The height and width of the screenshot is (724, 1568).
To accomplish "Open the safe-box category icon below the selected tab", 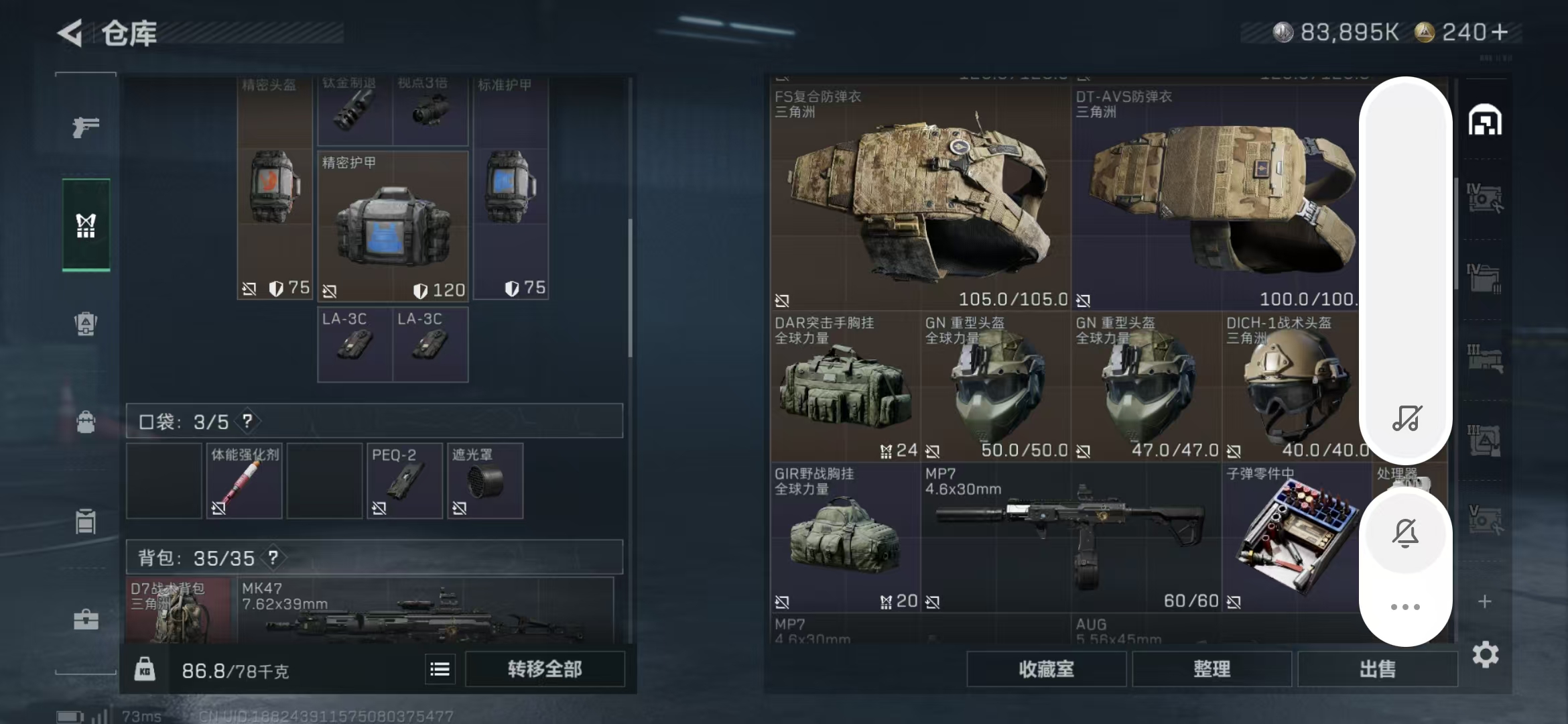I will pyautogui.click(x=85, y=324).
